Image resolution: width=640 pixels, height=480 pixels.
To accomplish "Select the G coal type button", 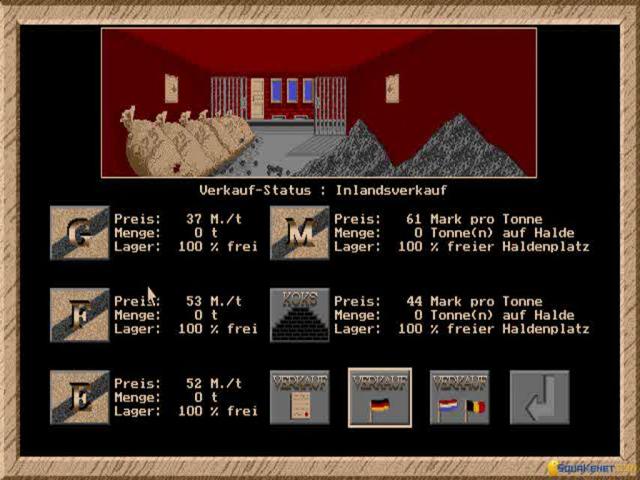I will tap(80, 233).
